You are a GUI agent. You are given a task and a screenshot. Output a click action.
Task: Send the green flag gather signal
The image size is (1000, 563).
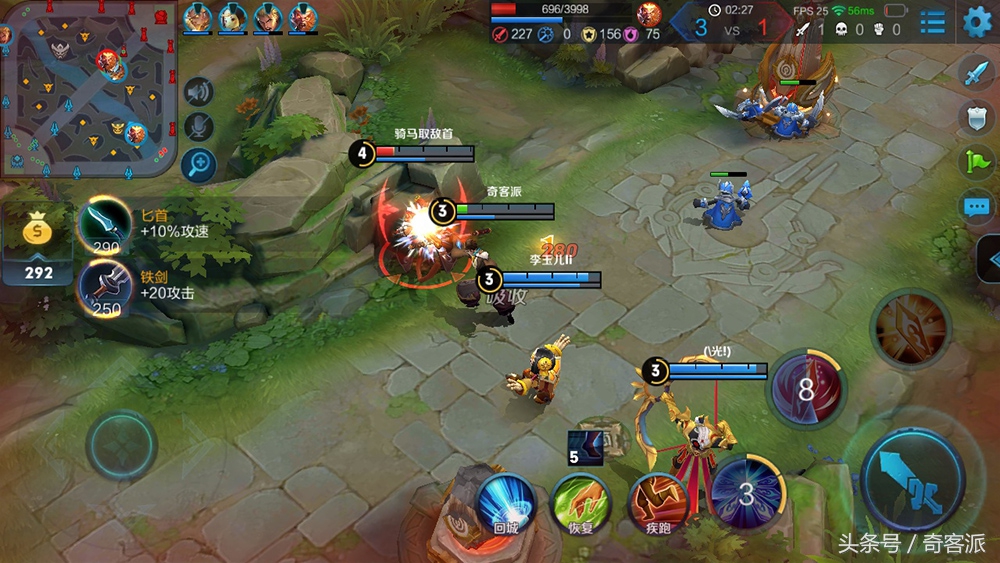pyautogui.click(x=976, y=161)
